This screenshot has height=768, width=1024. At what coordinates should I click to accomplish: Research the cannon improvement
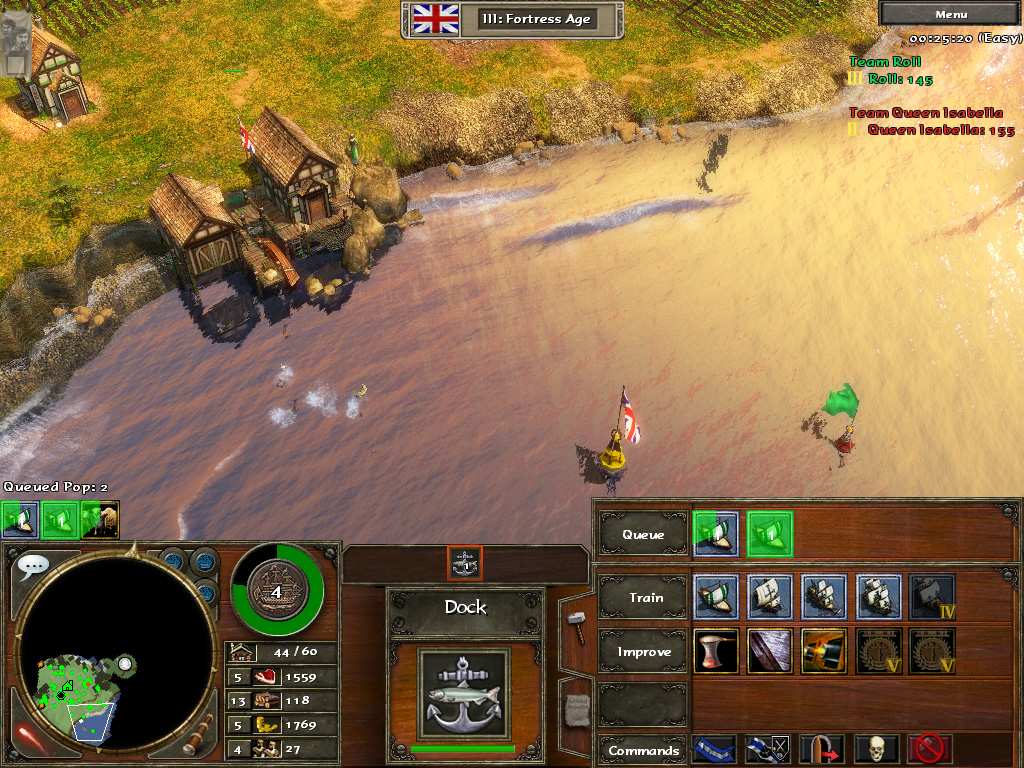(x=824, y=651)
